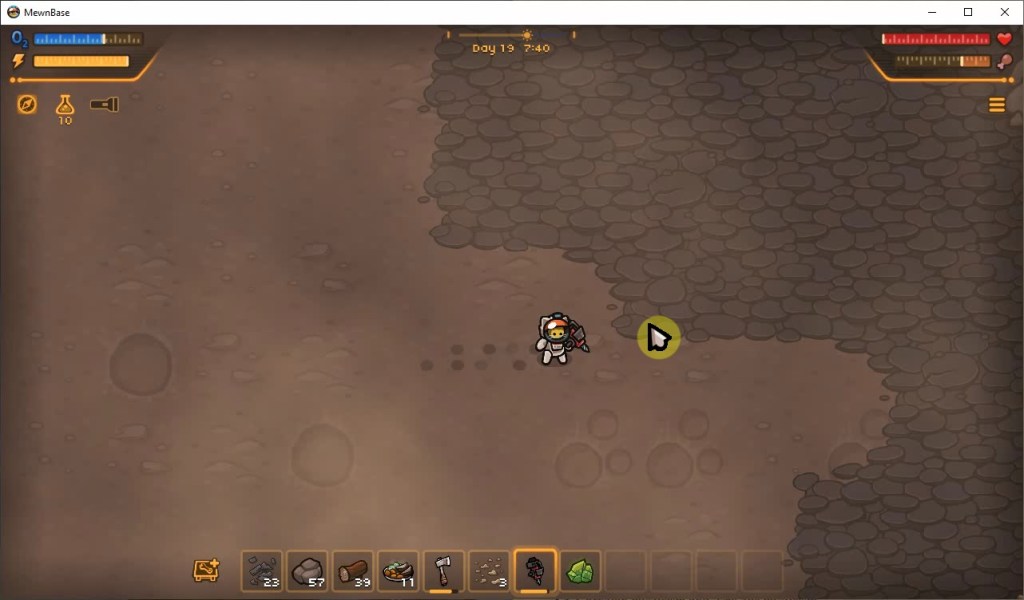Open the compass map icon
This screenshot has width=1024, height=600.
pos(27,104)
